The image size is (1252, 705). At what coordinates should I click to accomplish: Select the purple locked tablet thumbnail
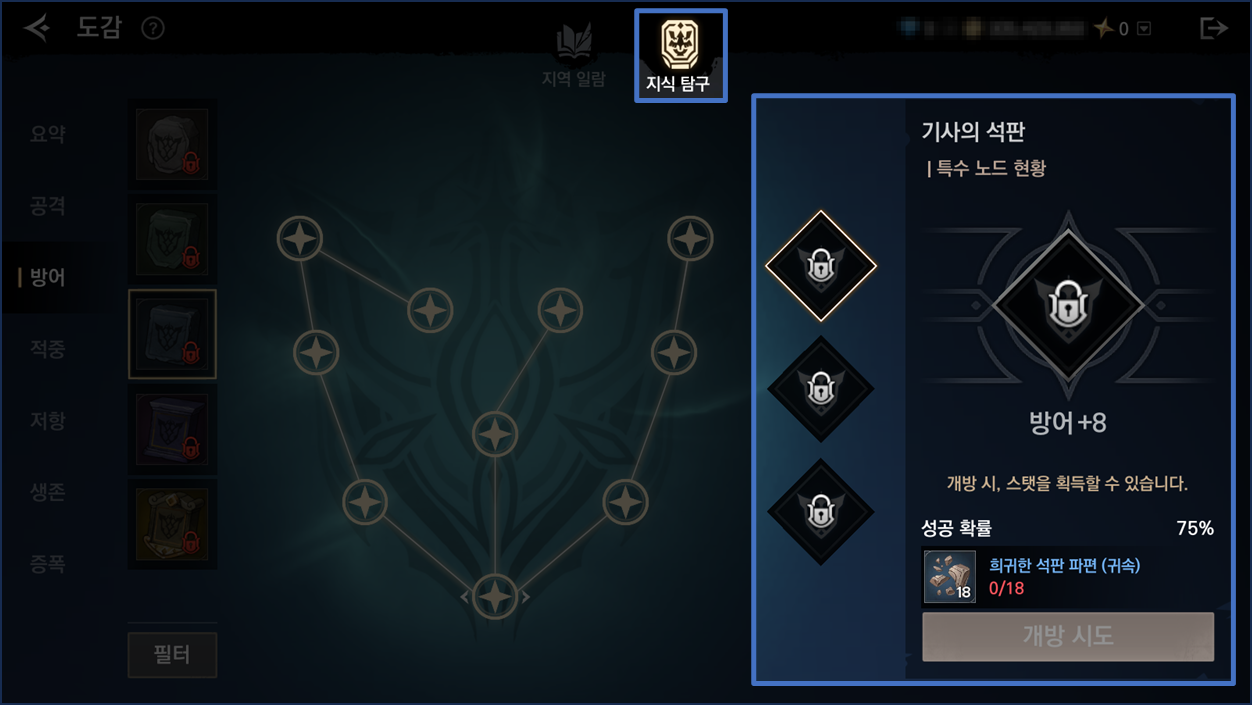point(172,430)
